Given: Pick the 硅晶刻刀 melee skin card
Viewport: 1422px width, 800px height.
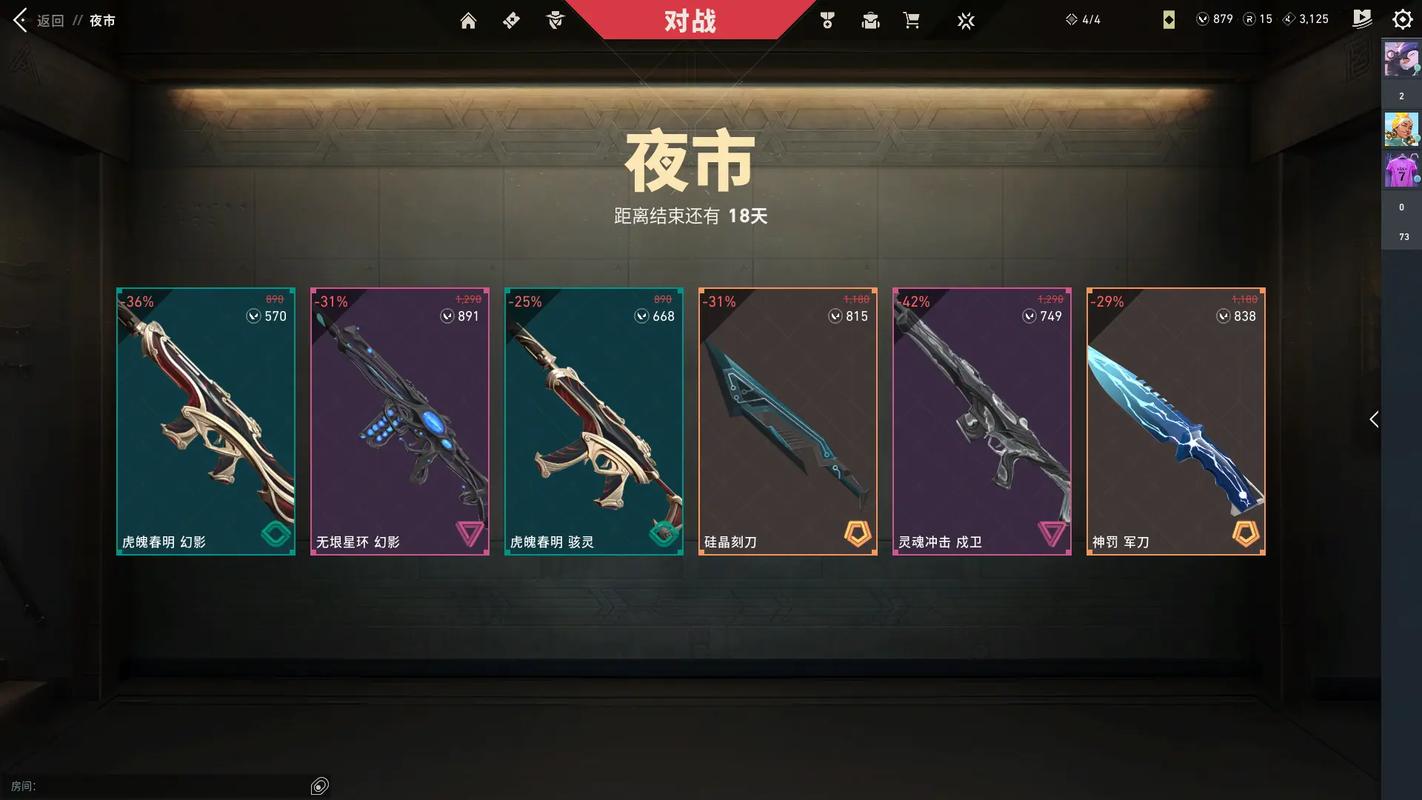Looking at the screenshot, I should [788, 421].
